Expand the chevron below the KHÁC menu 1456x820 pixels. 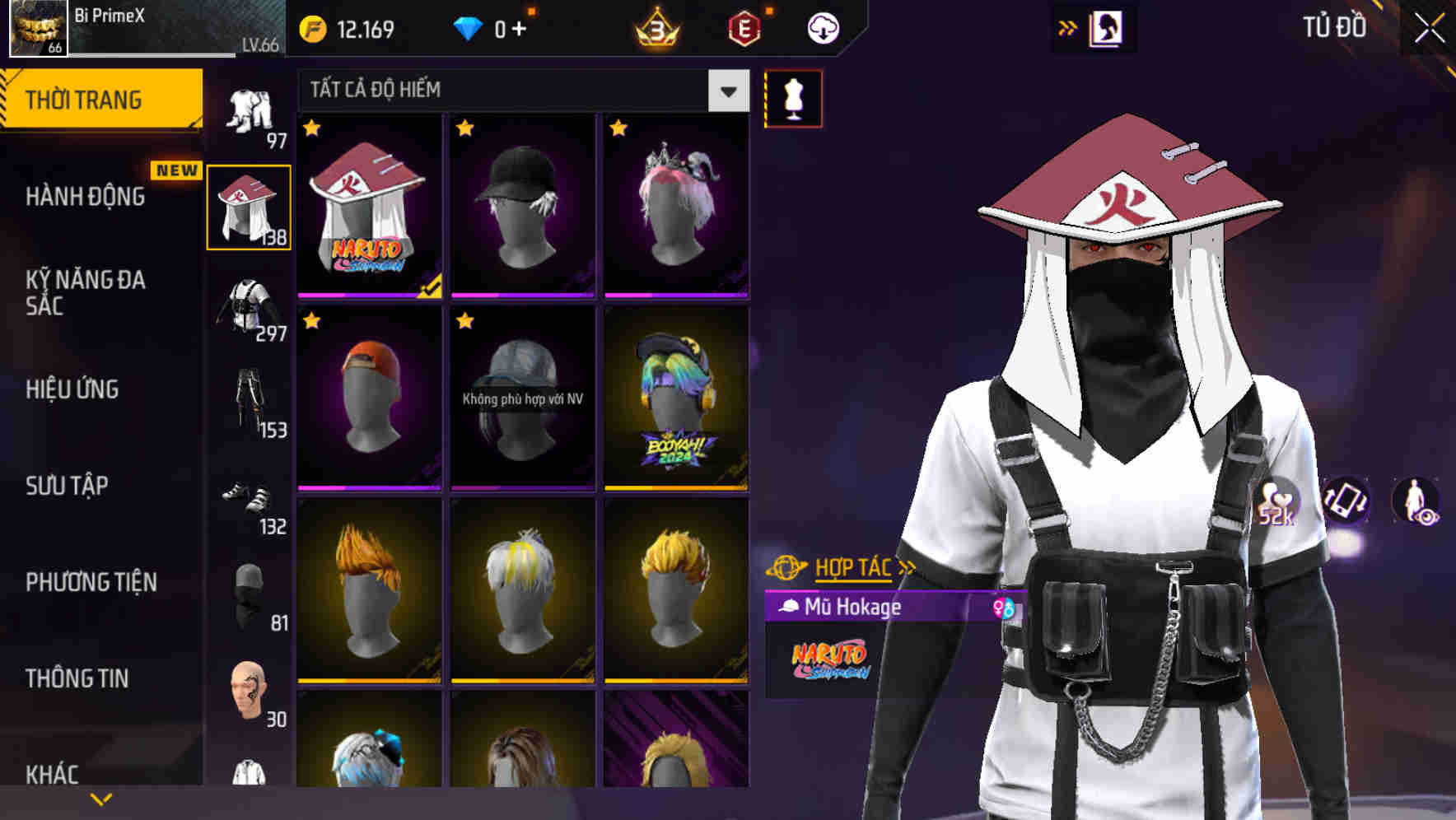pos(99,800)
